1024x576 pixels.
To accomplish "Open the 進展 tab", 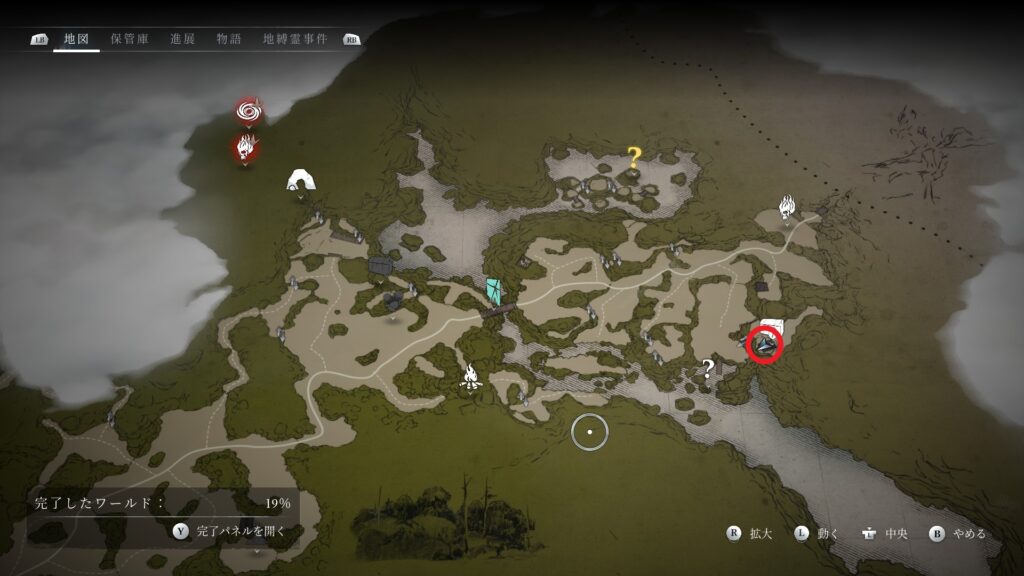I will pos(182,39).
